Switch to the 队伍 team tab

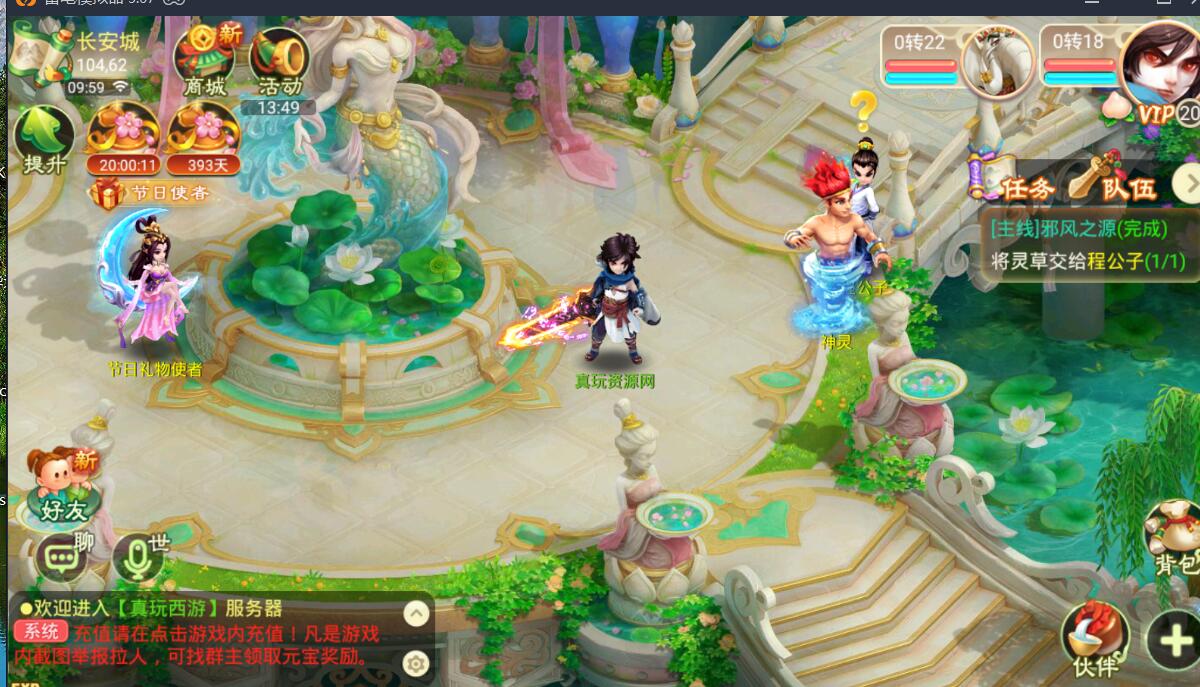1112,184
